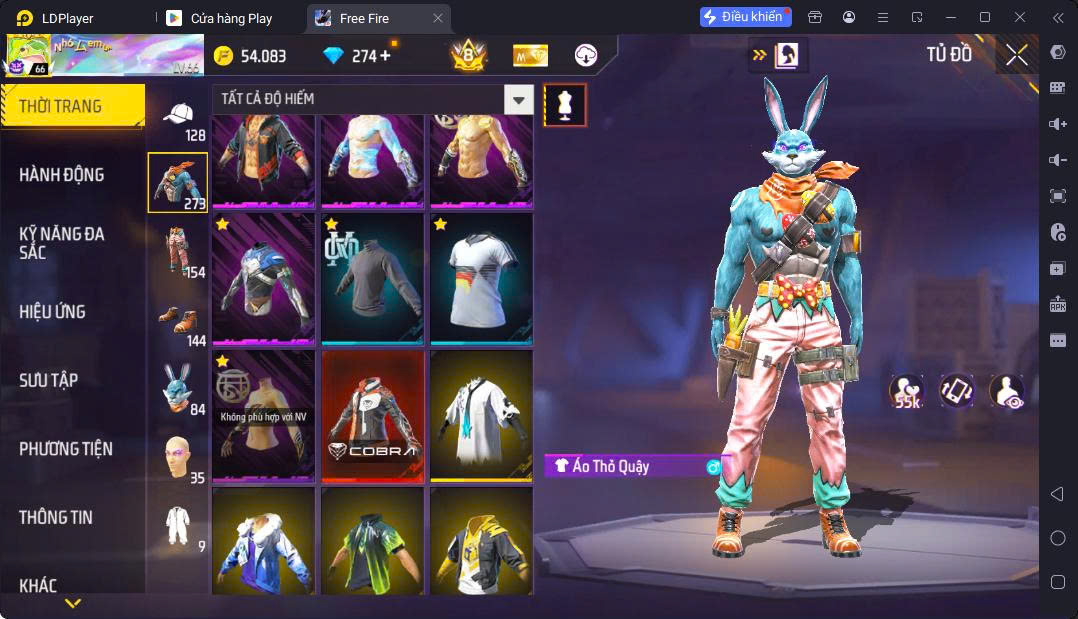1078x619 pixels.
Task: Switch to the shoes category tab
Action: [178, 320]
